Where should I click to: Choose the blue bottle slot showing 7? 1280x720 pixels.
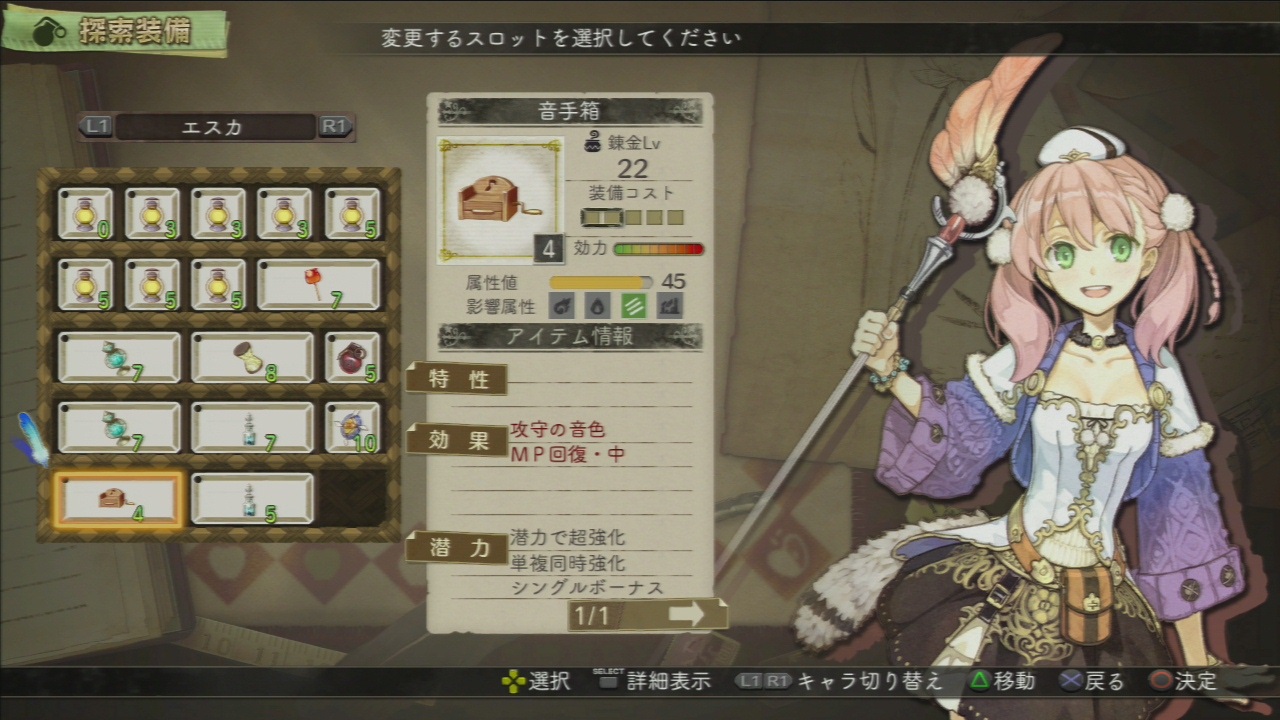[252, 428]
